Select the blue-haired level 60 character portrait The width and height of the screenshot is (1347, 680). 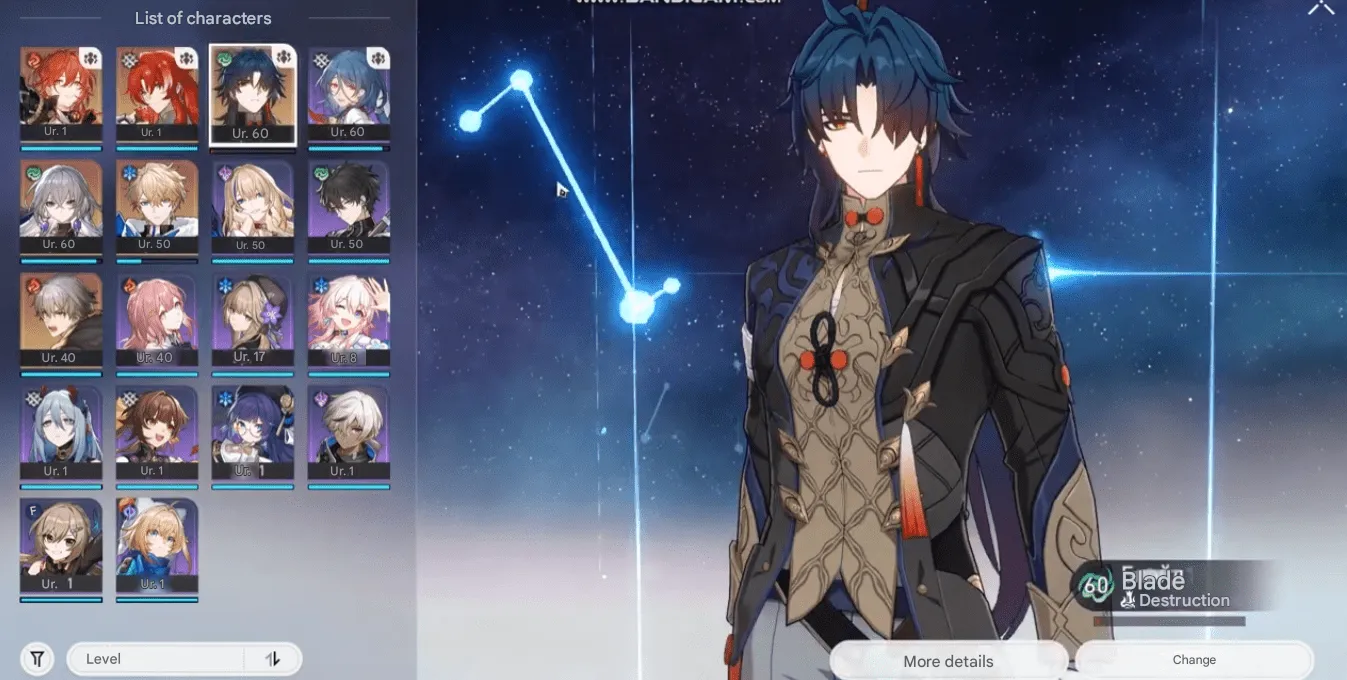pyautogui.click(x=348, y=93)
